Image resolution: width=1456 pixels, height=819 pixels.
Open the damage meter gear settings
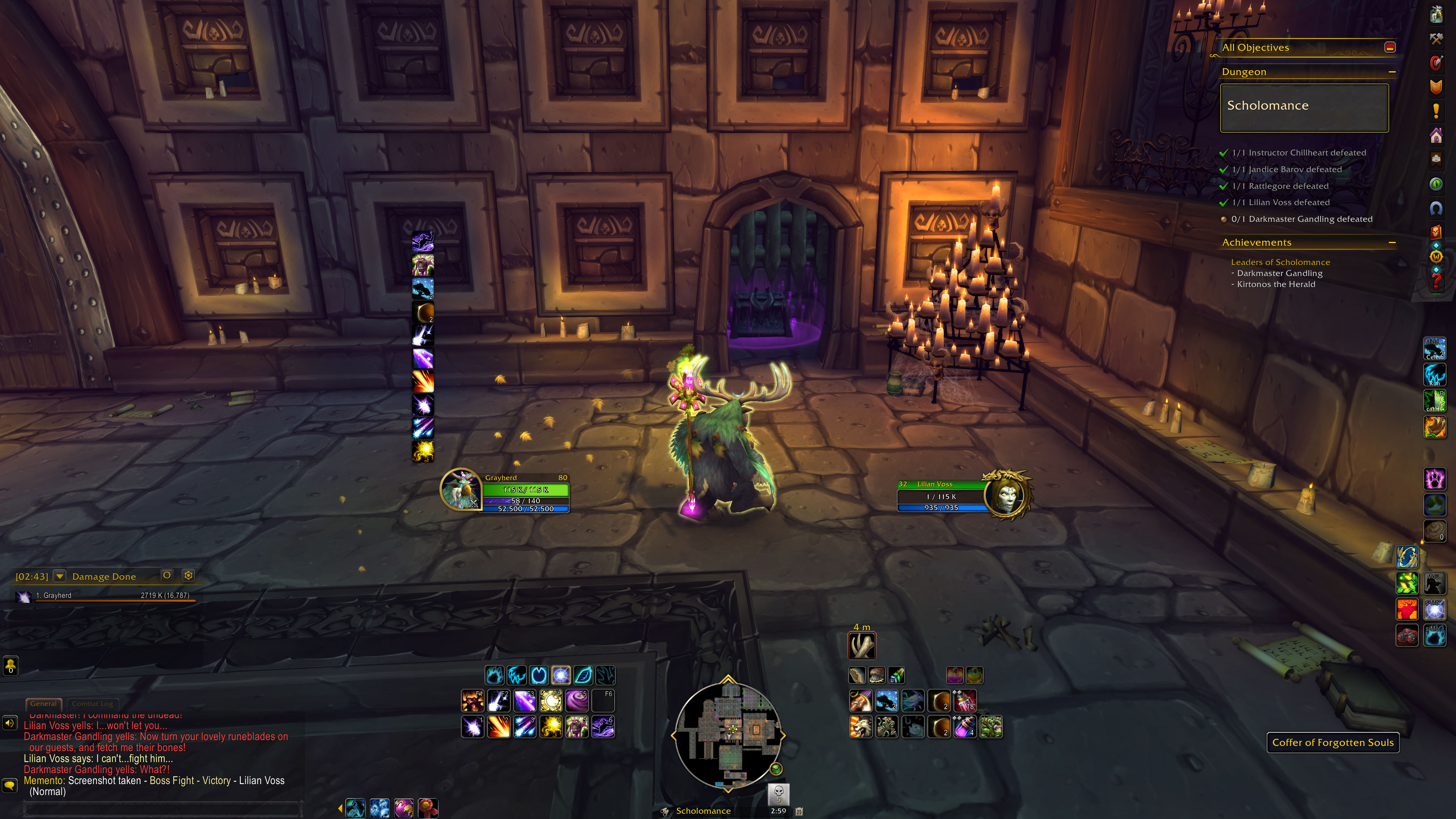[x=188, y=576]
